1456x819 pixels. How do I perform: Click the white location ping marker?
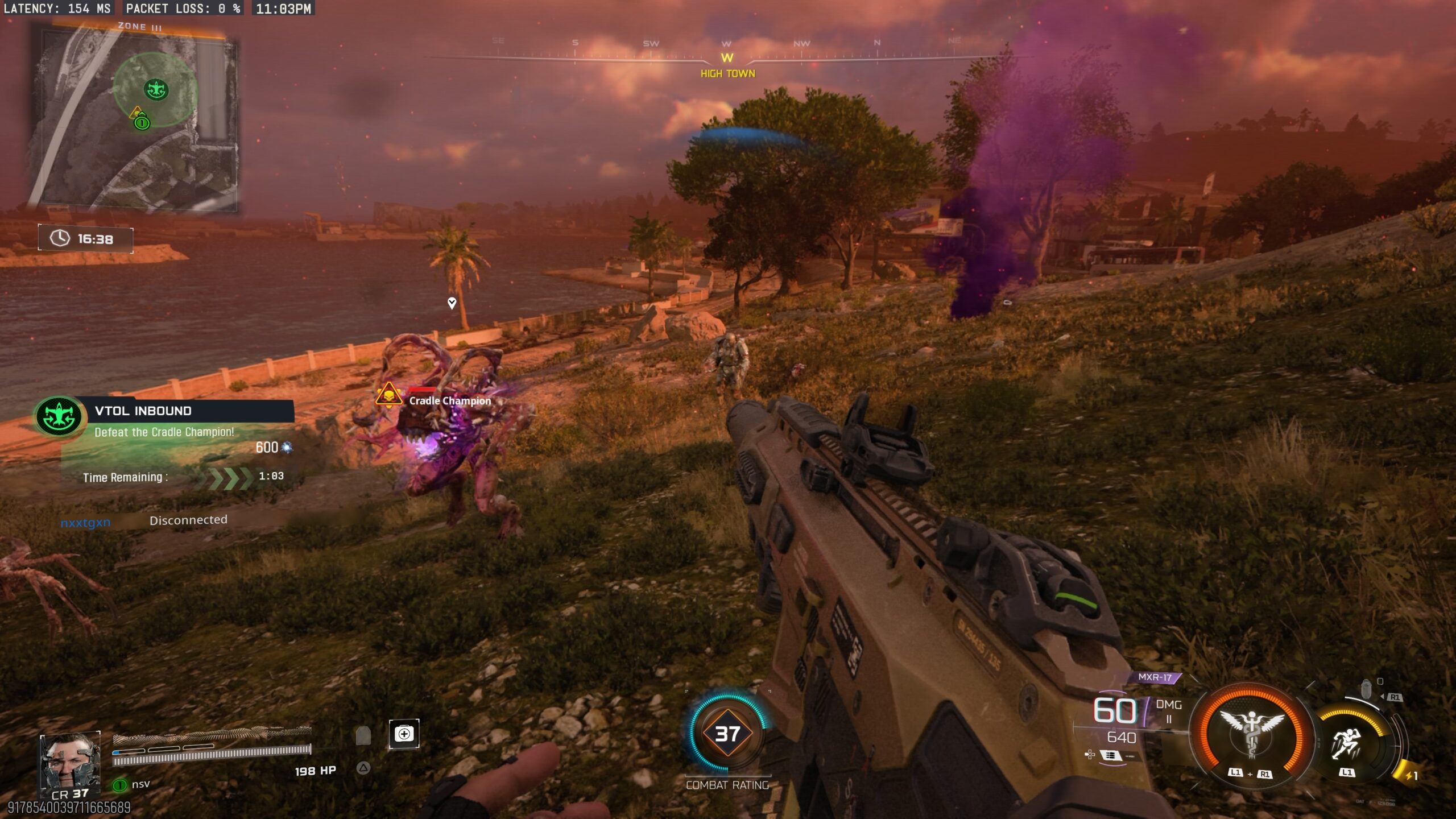click(452, 303)
